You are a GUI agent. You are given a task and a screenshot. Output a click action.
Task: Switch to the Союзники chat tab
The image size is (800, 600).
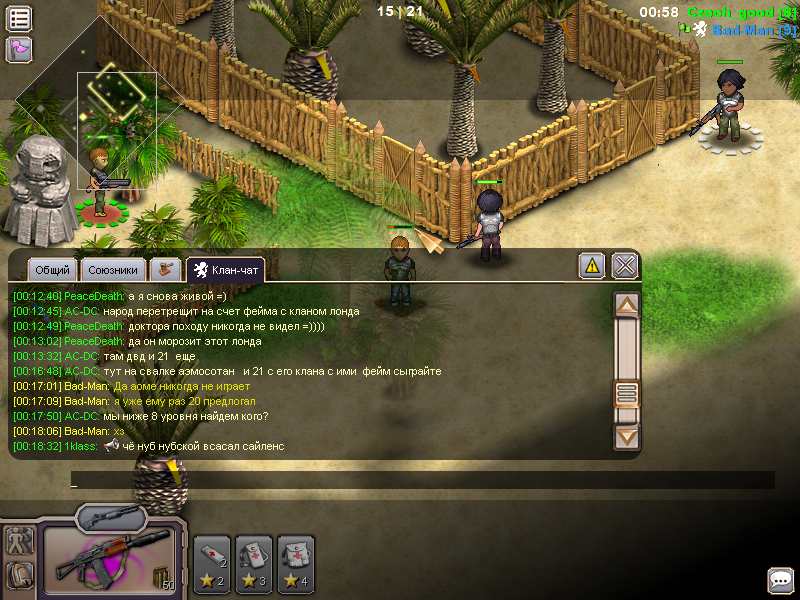113,269
